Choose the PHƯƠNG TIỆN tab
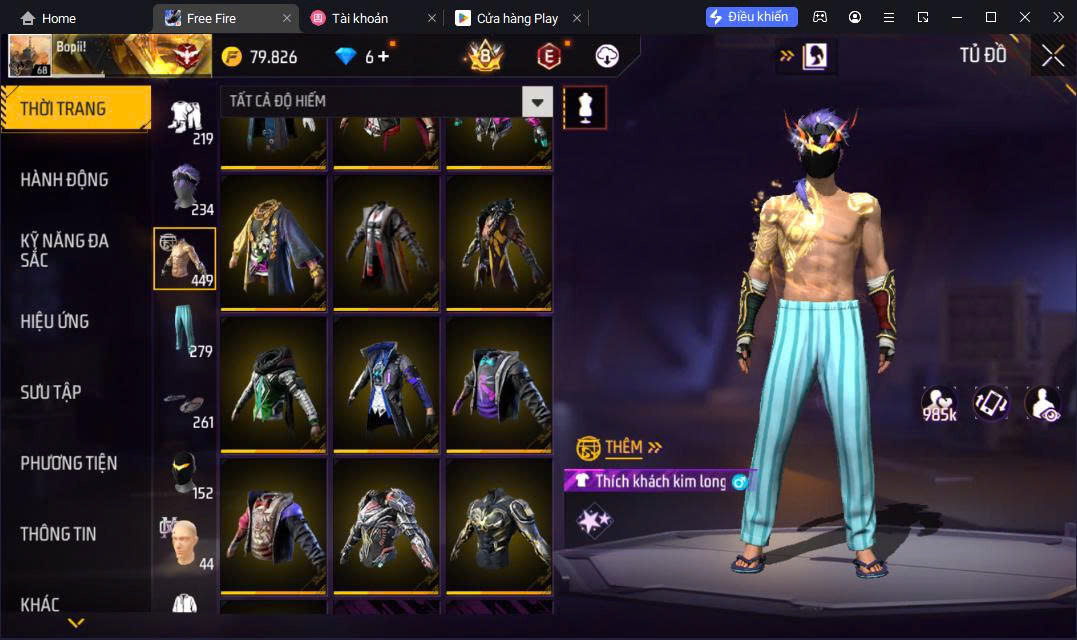The height and width of the screenshot is (640, 1077). tap(68, 463)
